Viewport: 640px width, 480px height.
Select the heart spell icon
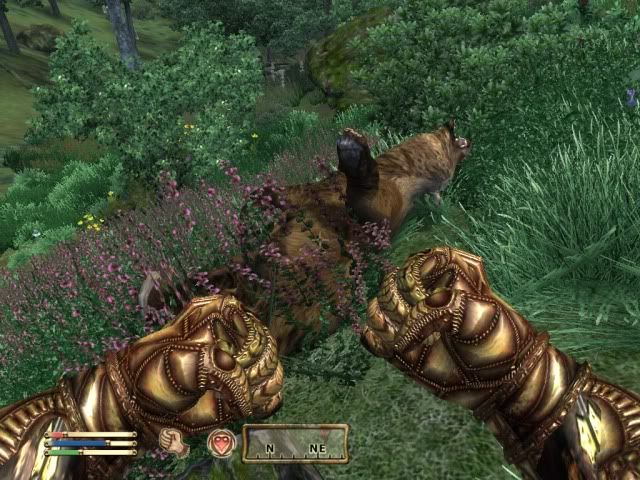[220, 442]
